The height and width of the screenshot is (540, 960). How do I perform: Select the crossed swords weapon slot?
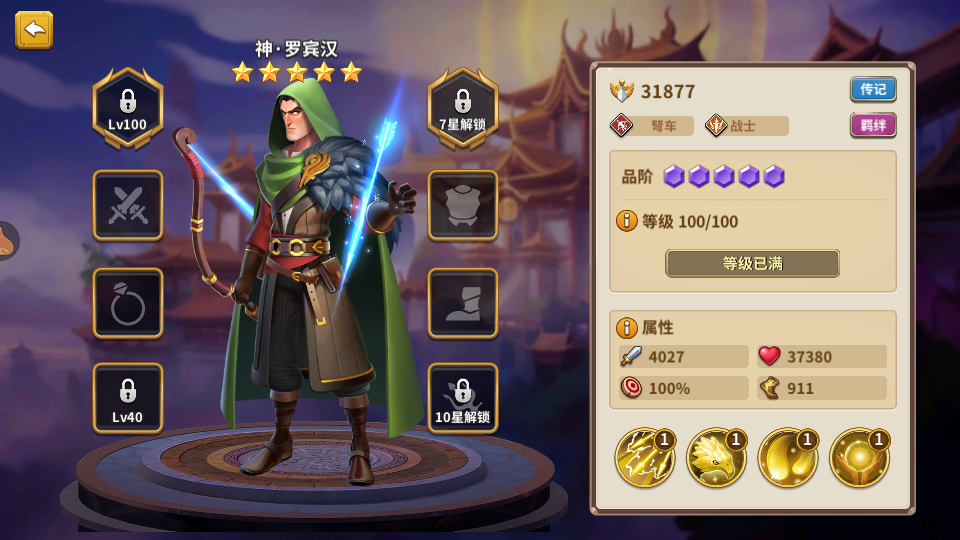click(x=128, y=205)
